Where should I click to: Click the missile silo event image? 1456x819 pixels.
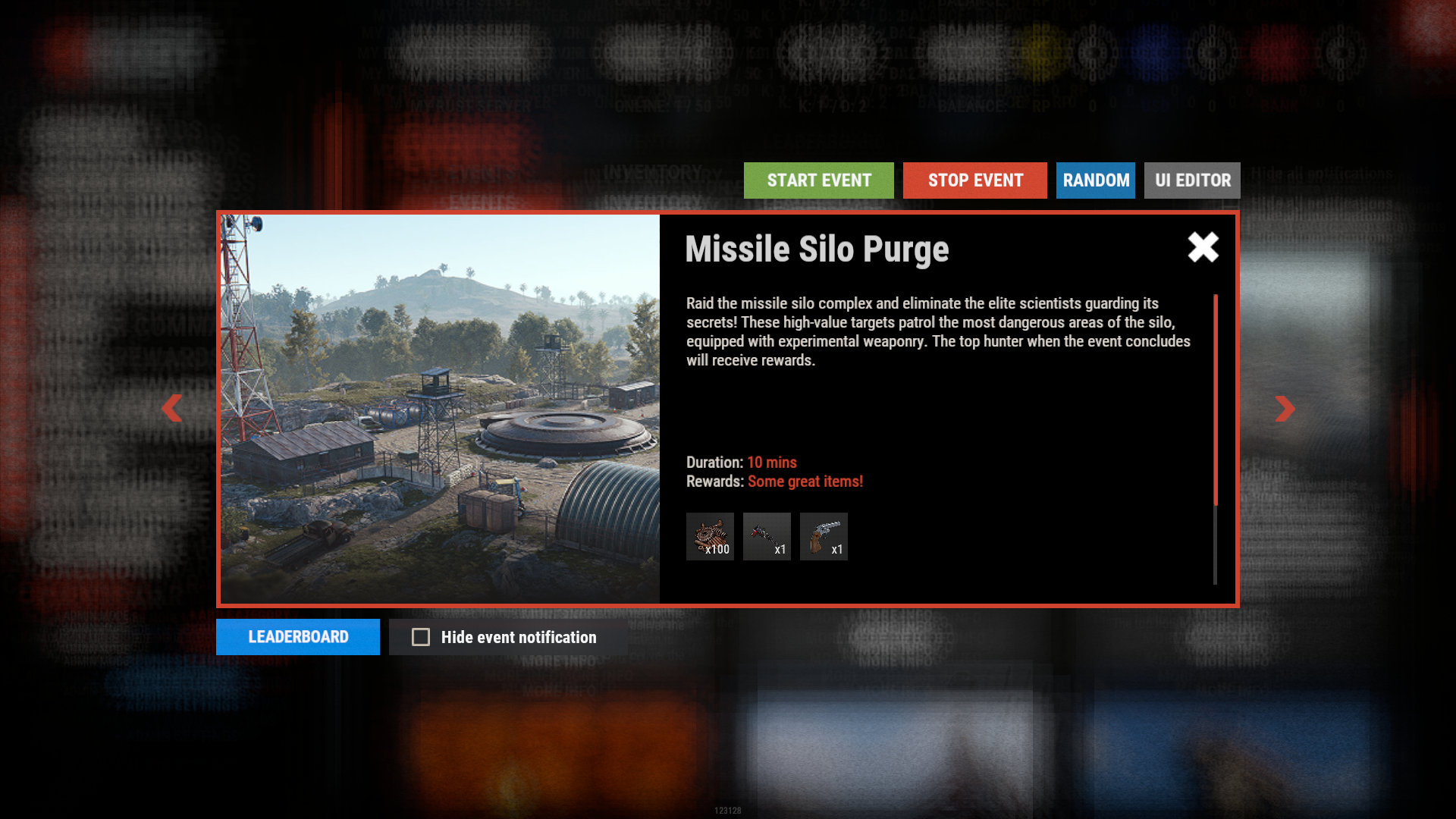(440, 409)
